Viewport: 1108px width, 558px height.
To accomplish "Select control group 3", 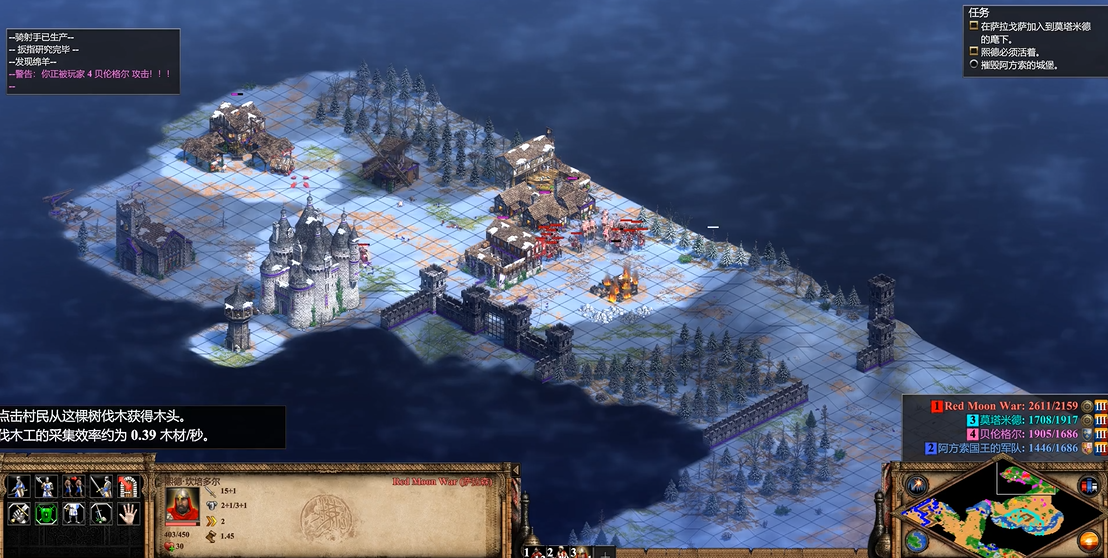I will tap(577, 551).
